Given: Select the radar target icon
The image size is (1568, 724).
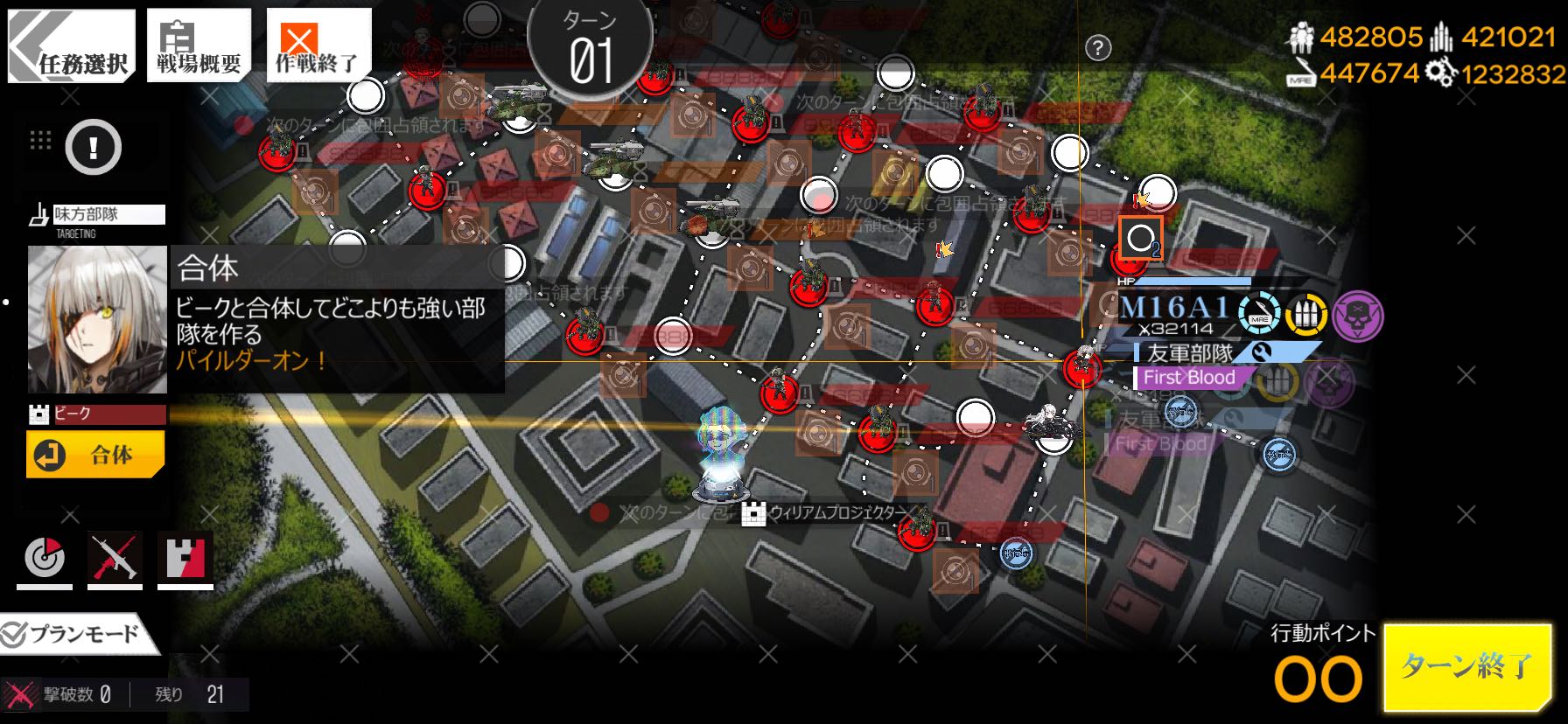Looking at the screenshot, I should (45, 558).
